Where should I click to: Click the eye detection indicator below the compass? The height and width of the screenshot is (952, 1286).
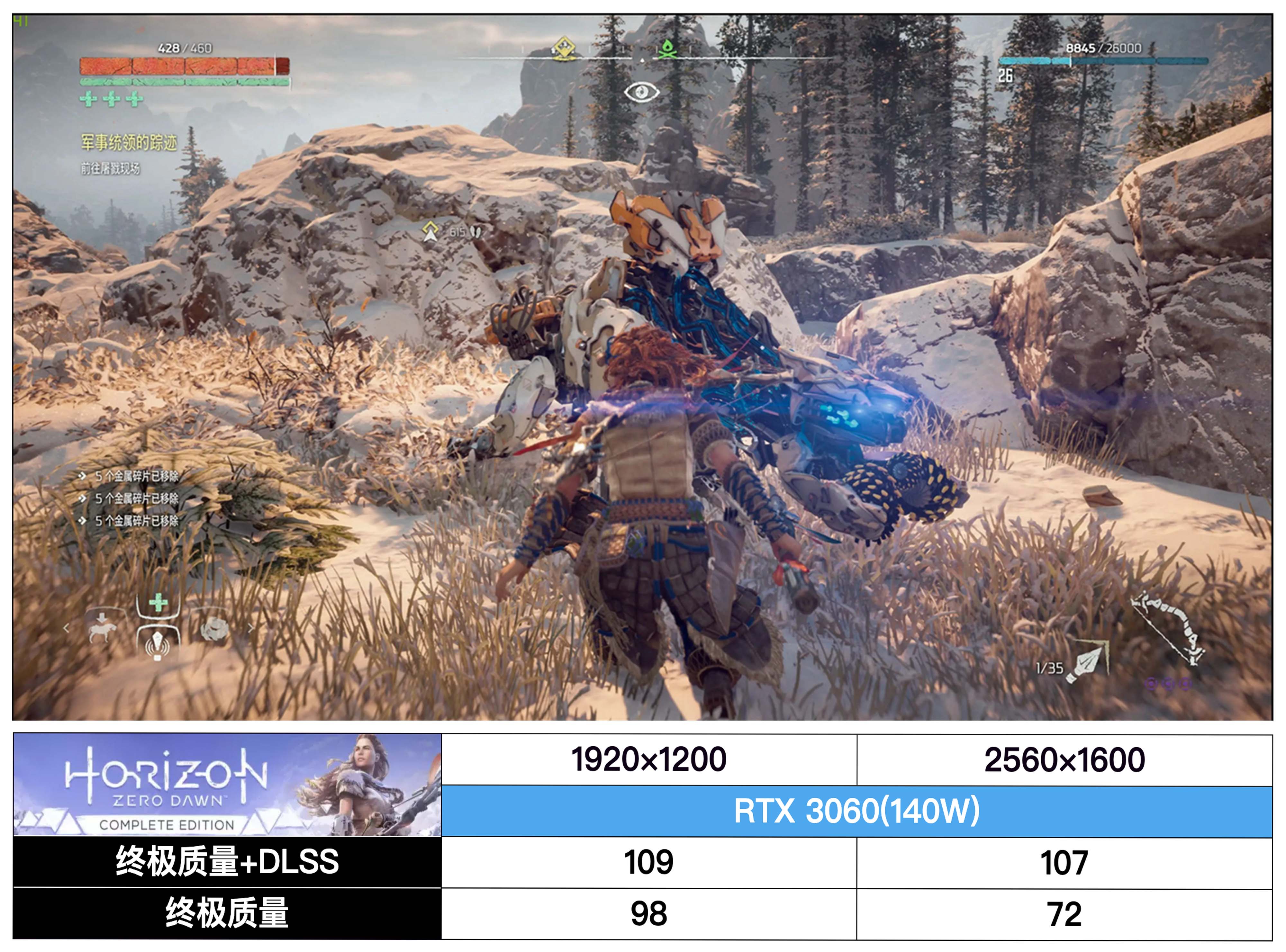point(642,91)
